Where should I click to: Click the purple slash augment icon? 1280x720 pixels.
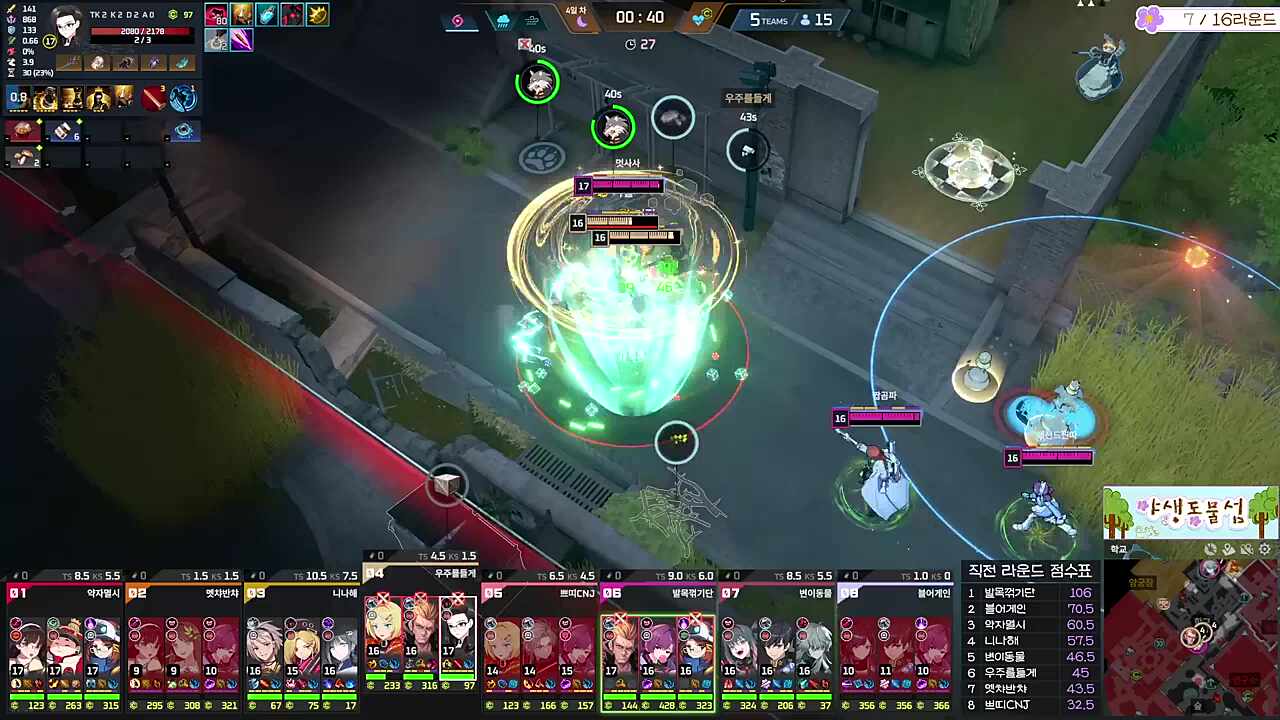coord(242,40)
